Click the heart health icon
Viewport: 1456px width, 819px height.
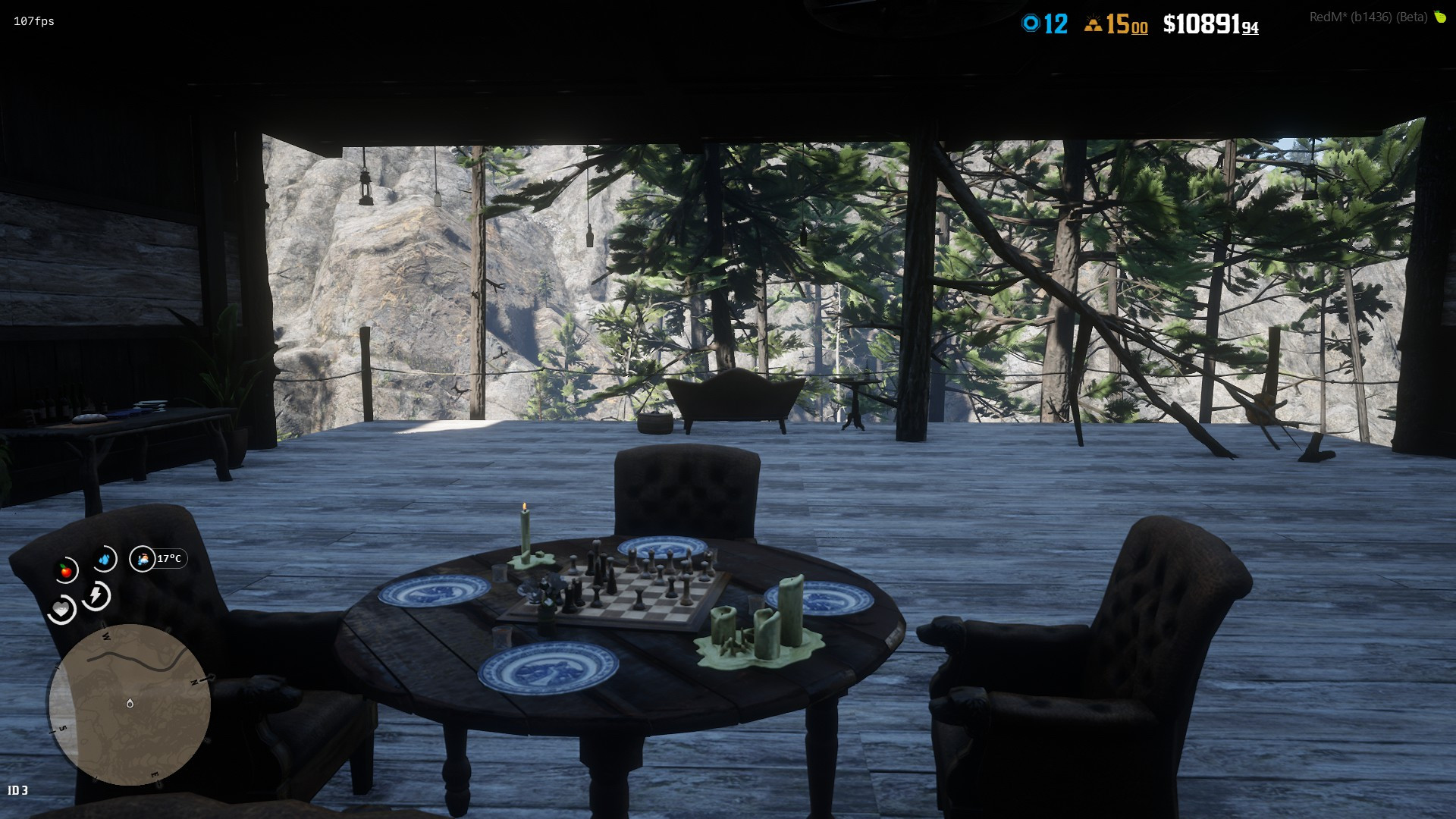(61, 608)
